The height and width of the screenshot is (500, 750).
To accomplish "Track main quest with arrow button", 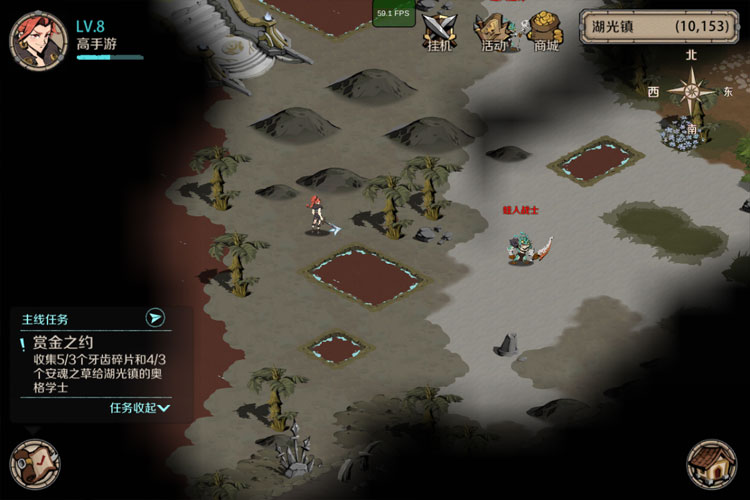I will (154, 318).
